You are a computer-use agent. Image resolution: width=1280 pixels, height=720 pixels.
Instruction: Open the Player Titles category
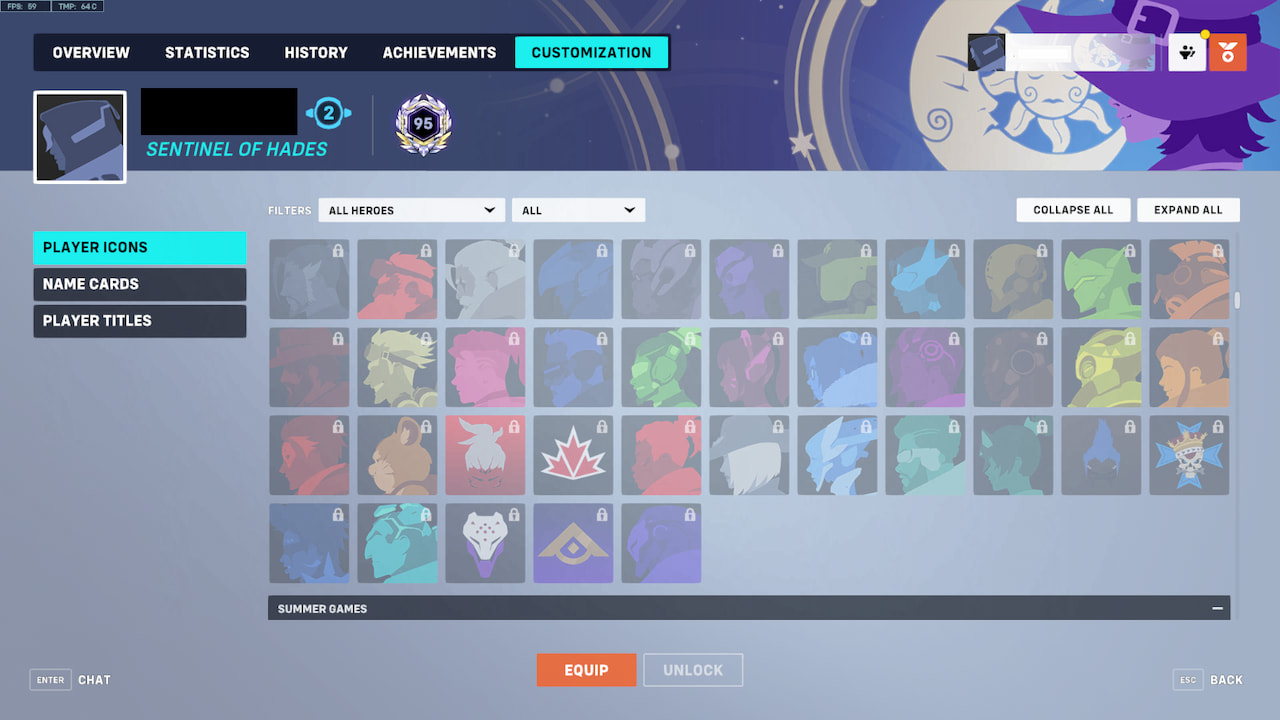pos(139,321)
